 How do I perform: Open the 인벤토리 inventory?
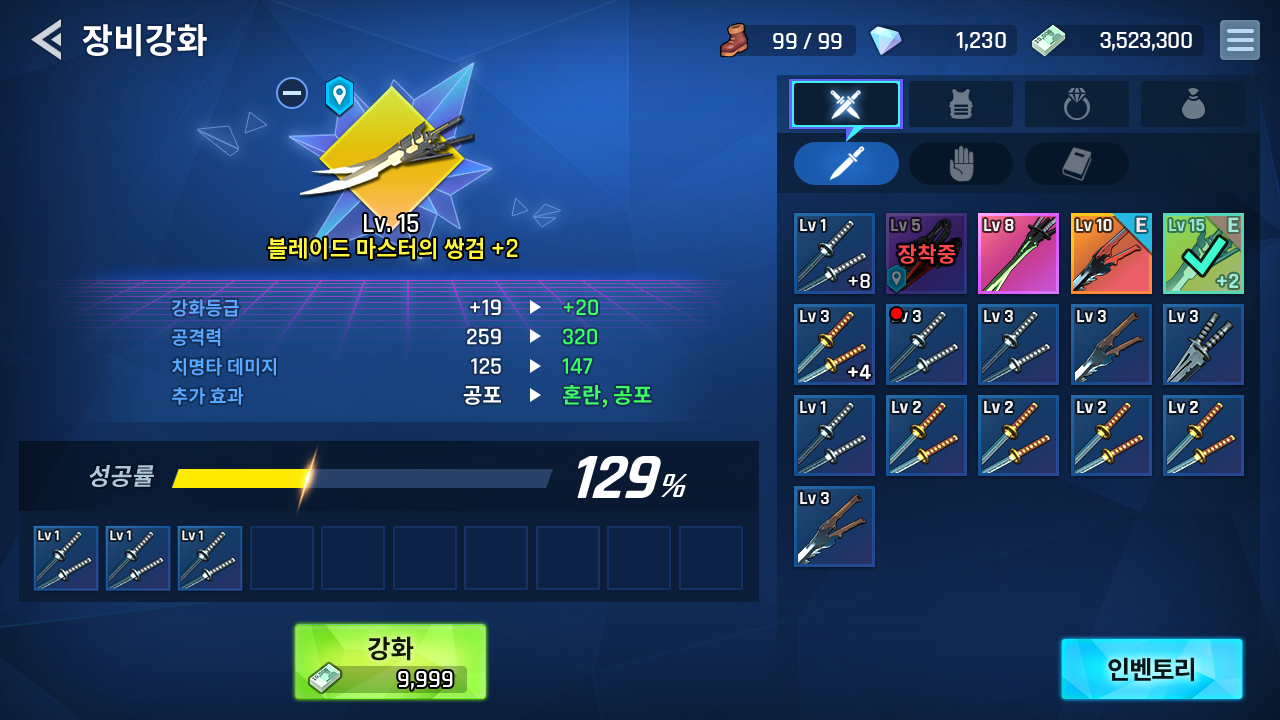coord(1151,669)
